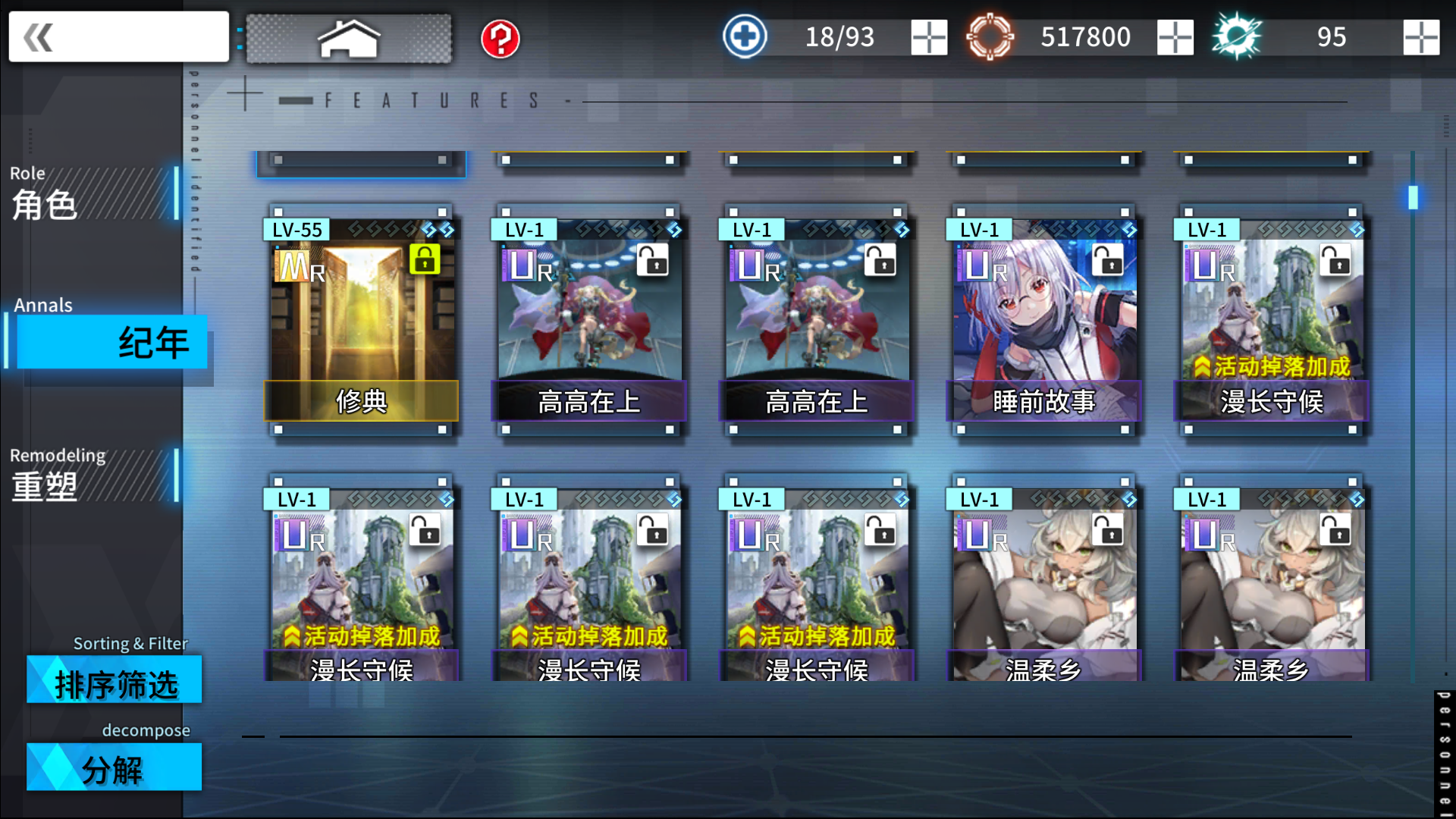Click the black card currency icon beside 95
1456x819 pixels.
1238,36
